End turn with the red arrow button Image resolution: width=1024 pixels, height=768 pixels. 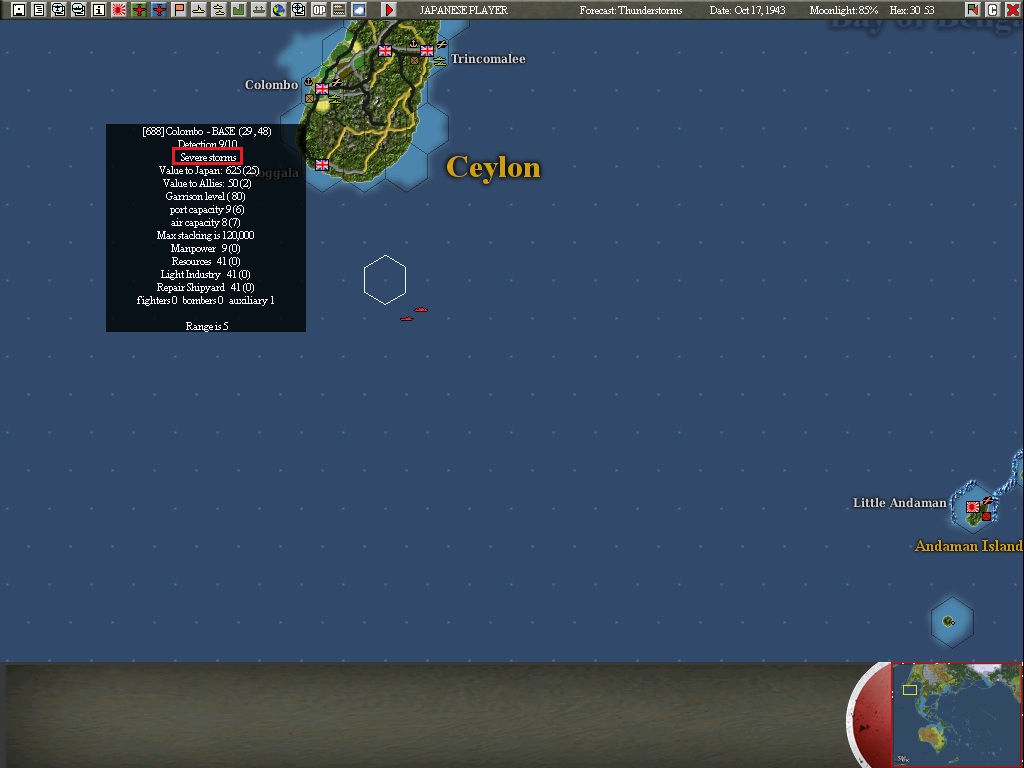pos(389,10)
